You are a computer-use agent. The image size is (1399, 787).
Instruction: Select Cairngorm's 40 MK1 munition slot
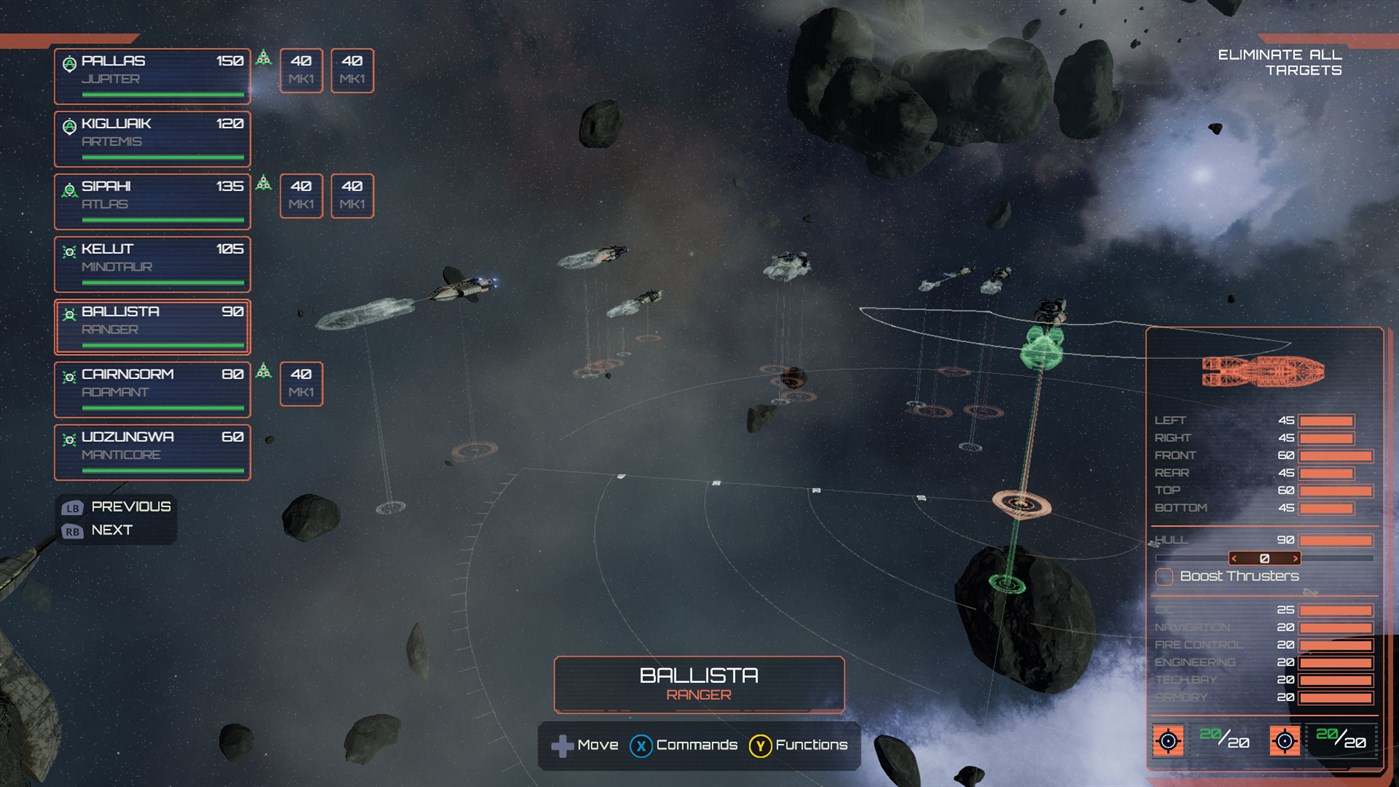point(300,384)
